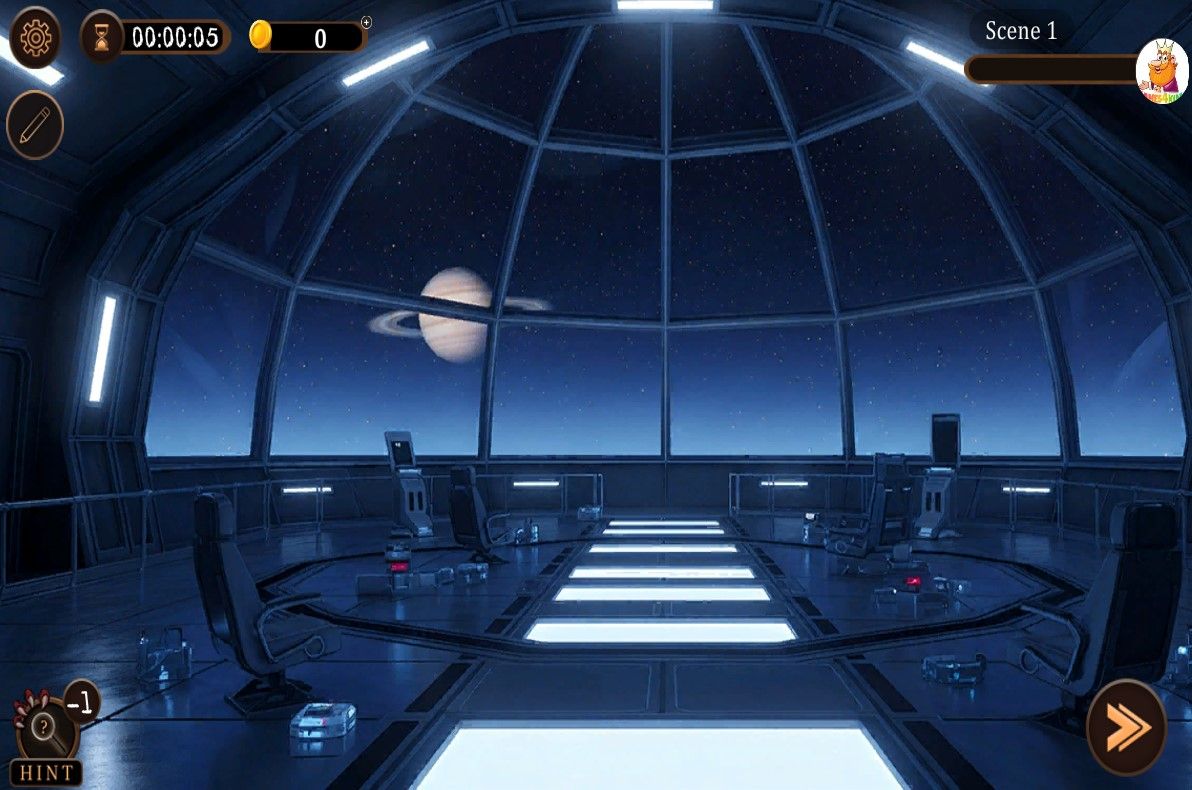Viewport: 1192px width, 790px height.
Task: Open the gear settings menu
Action: pyautogui.click(x=35, y=38)
